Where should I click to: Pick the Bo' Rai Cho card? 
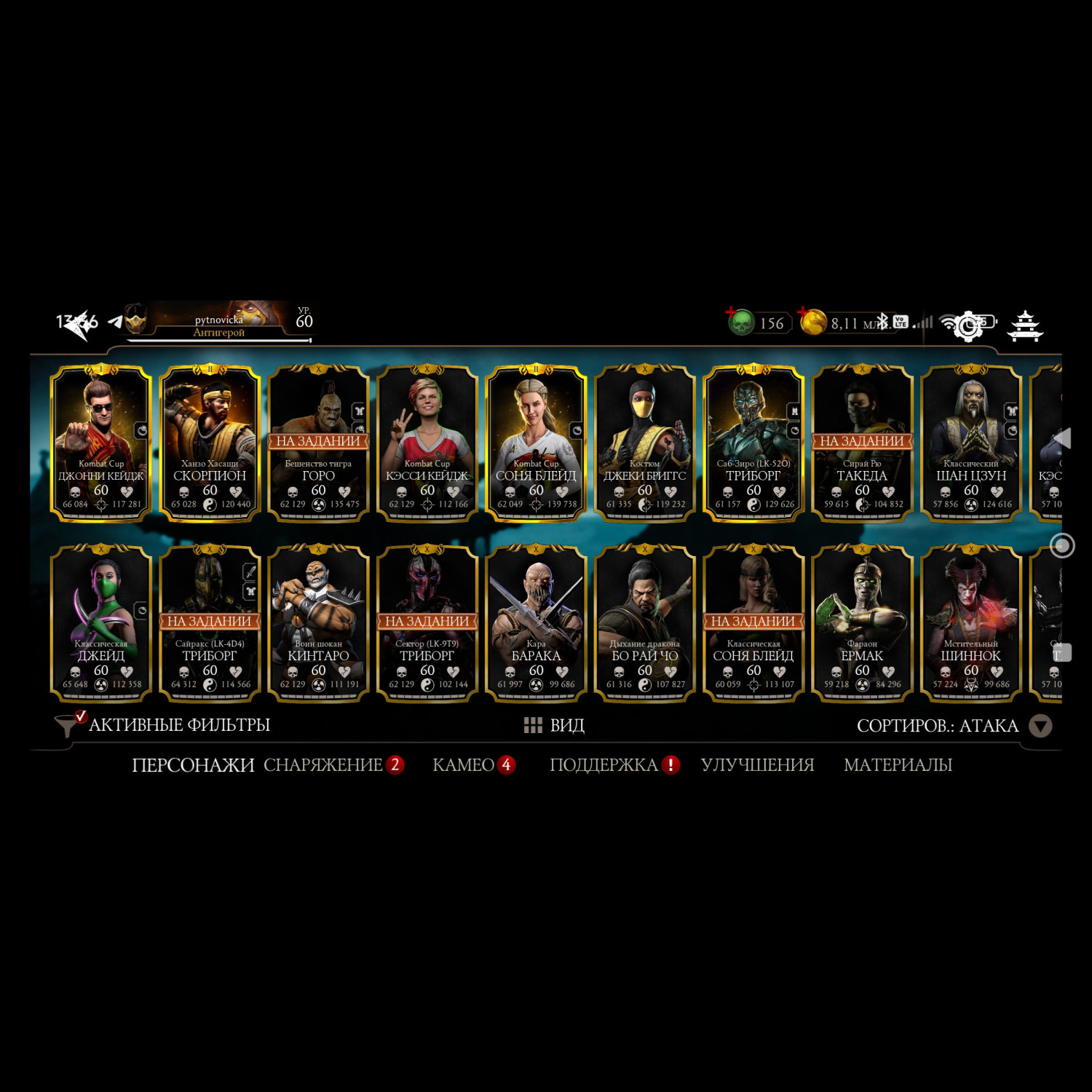point(644,622)
